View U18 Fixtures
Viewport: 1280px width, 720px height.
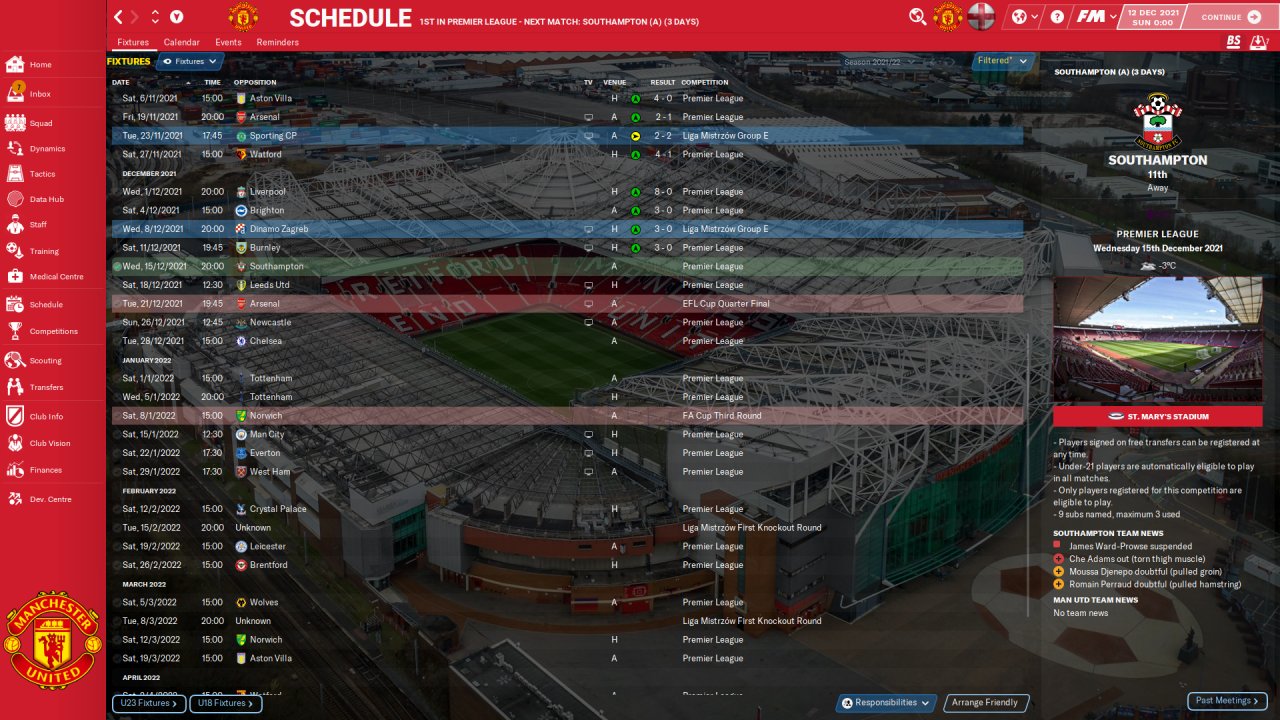pyautogui.click(x=226, y=703)
